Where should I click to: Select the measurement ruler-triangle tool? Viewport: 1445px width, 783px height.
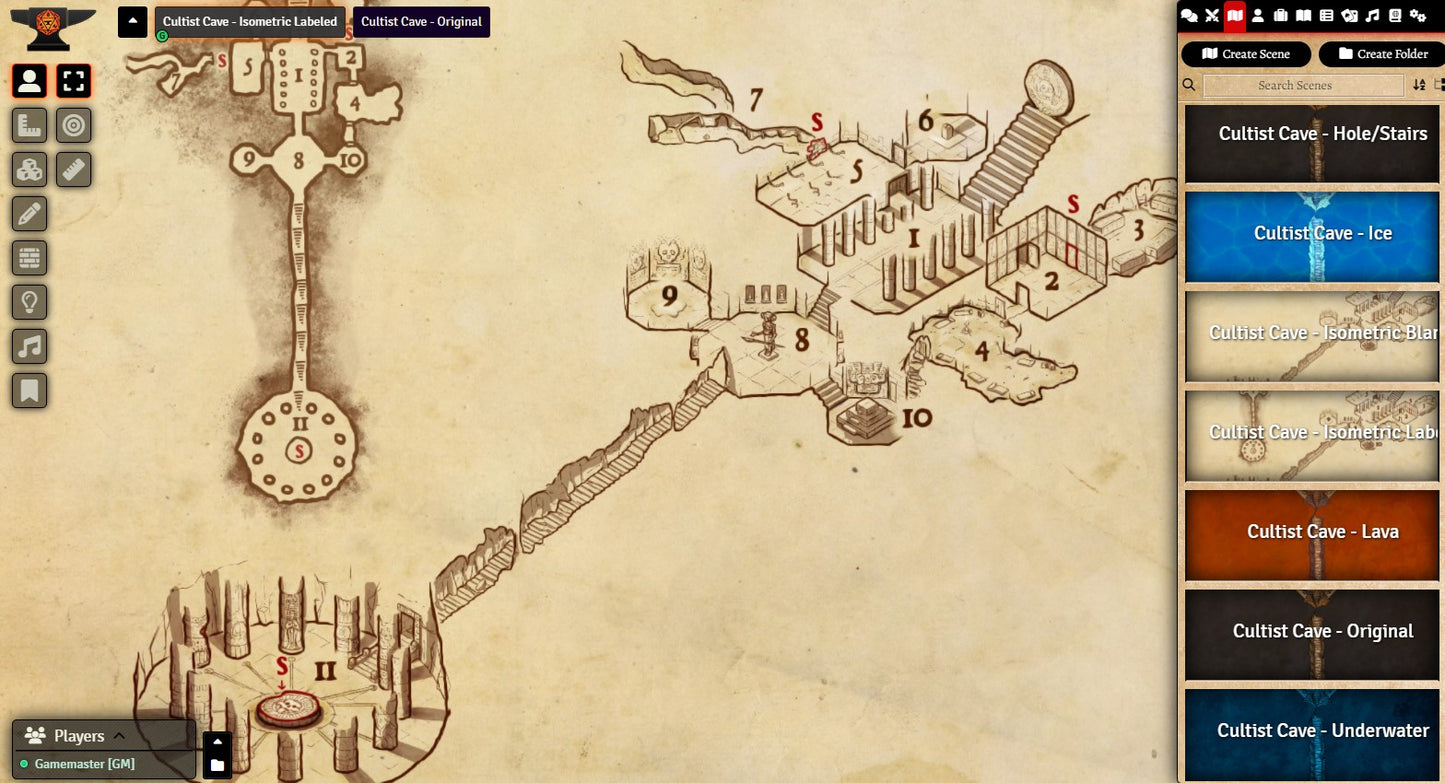pos(30,125)
